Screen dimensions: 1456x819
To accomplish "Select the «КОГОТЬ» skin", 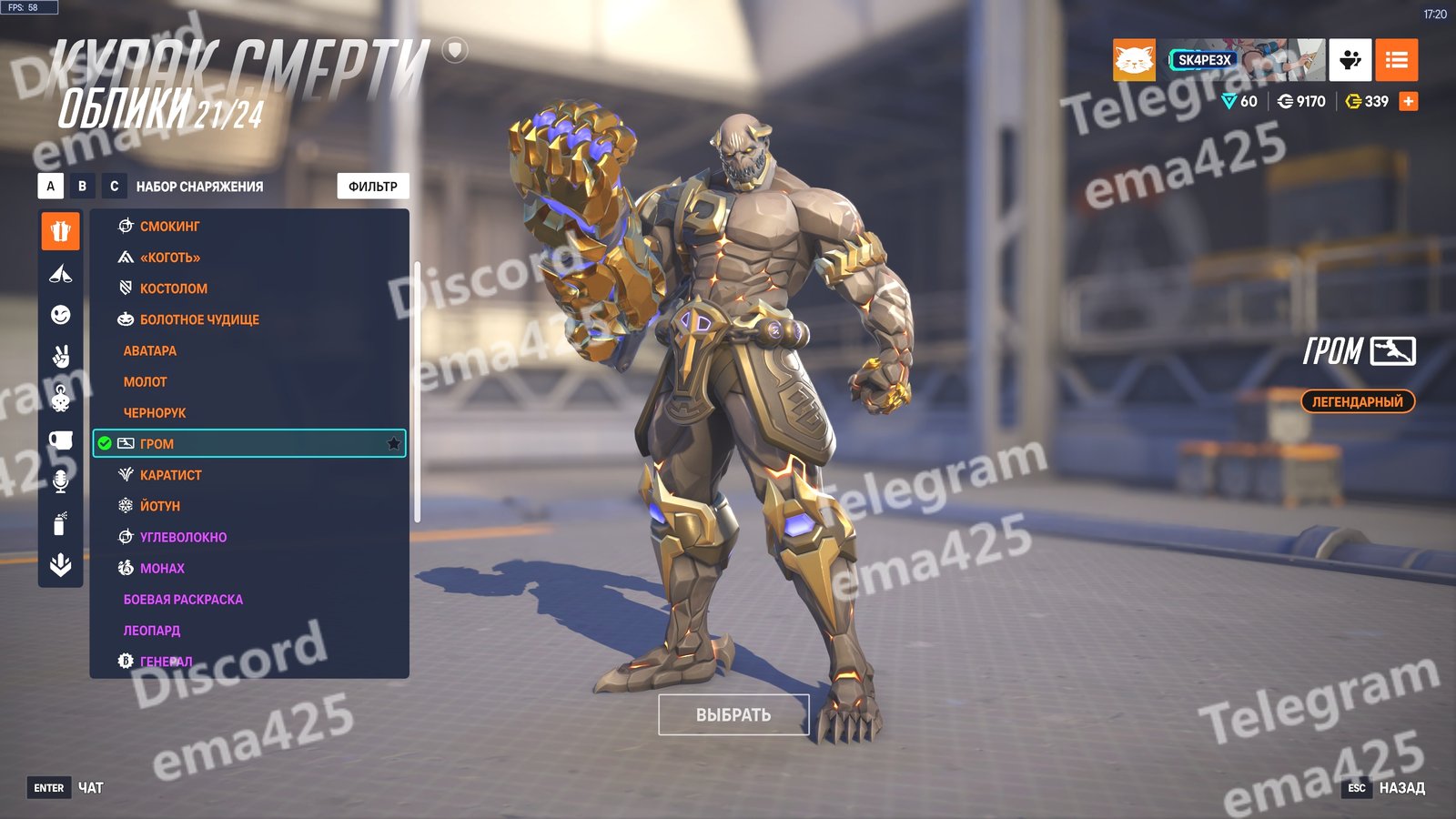I will 169,258.
